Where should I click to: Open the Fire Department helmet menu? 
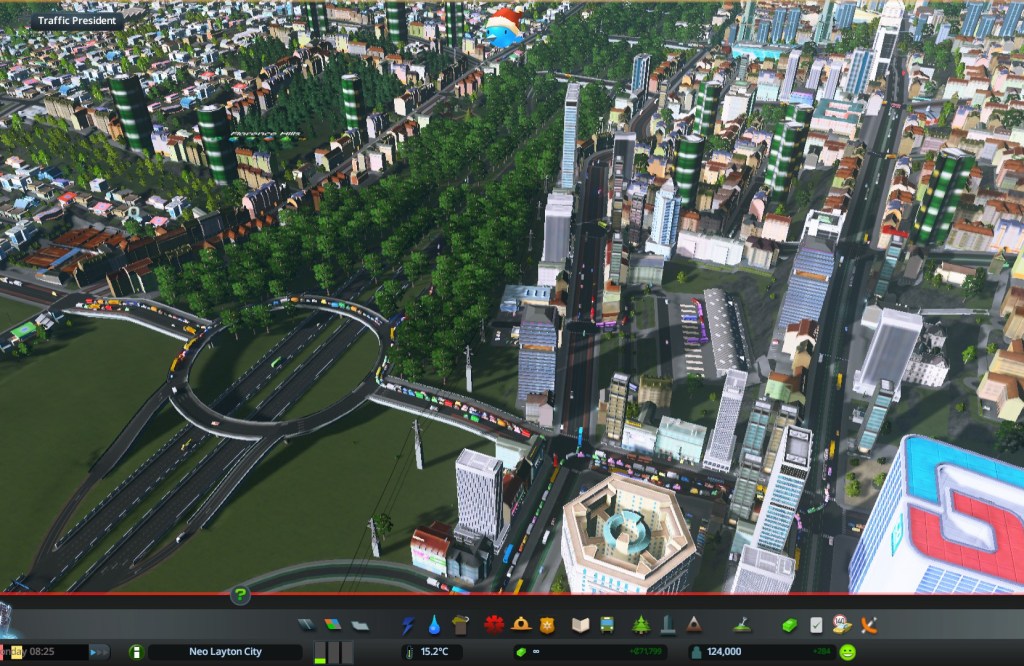pyautogui.click(x=520, y=625)
